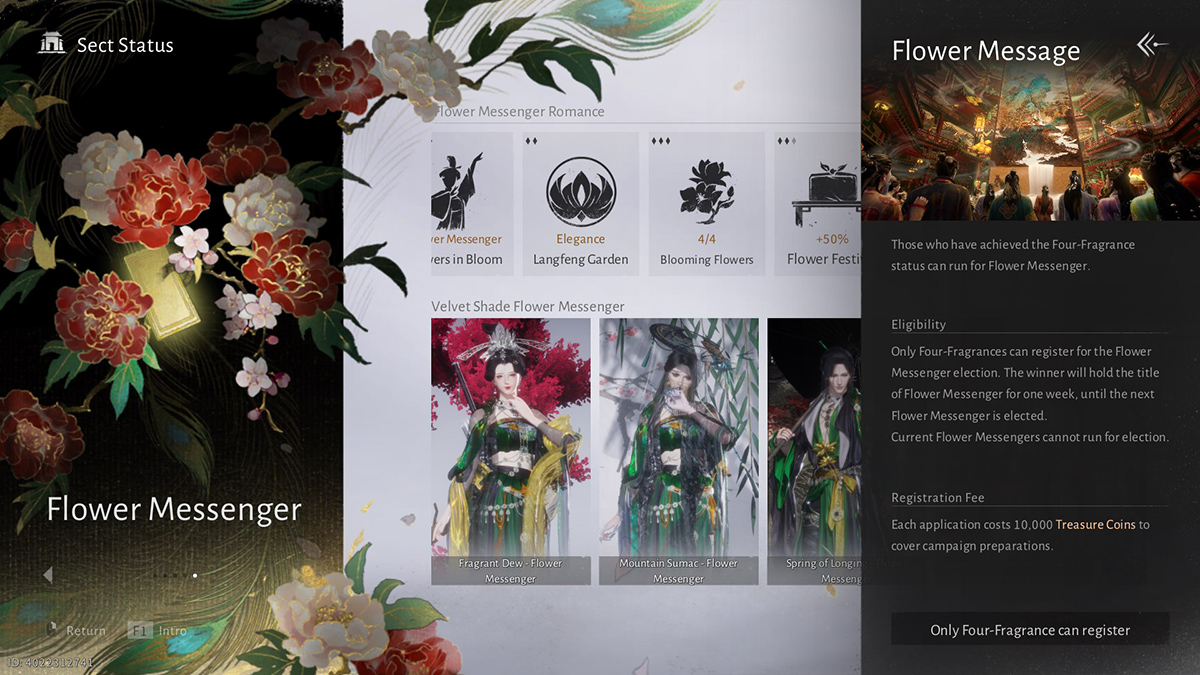
Task: Click the Treasure Coins link
Action: (x=1095, y=524)
